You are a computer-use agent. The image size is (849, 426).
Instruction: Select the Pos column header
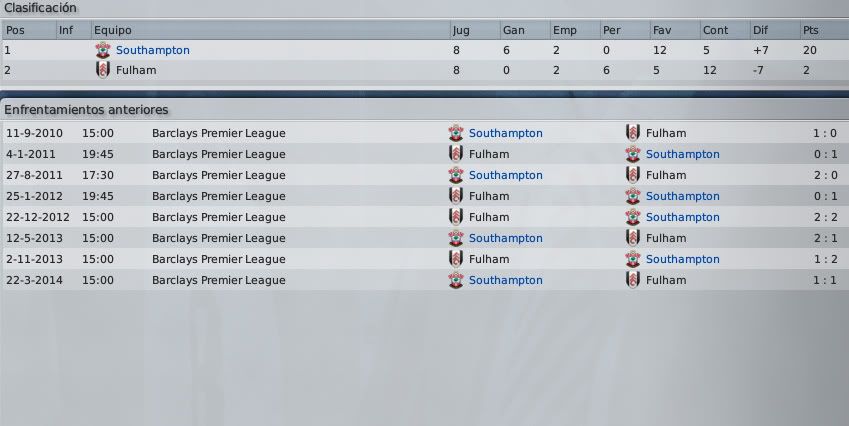coord(15,30)
